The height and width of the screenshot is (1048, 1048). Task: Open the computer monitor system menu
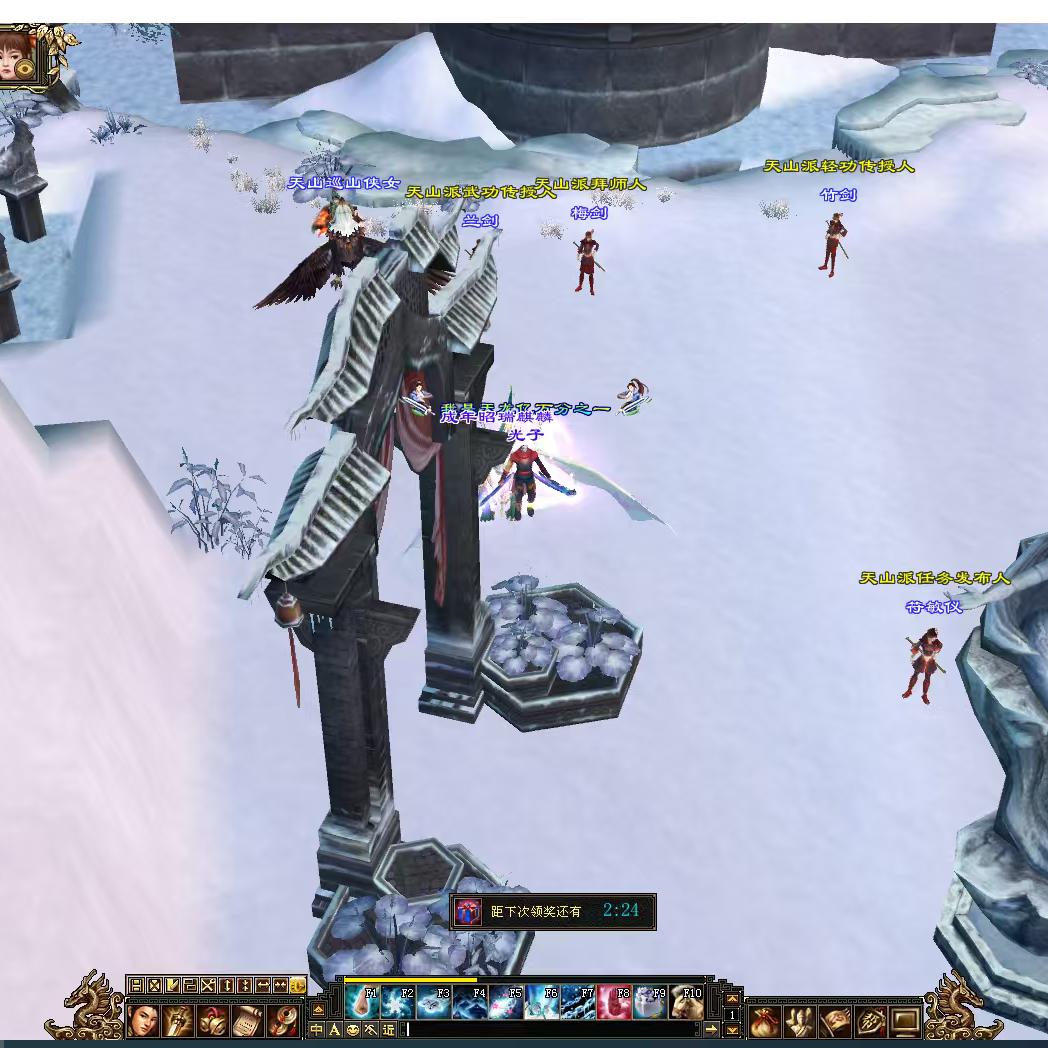point(906,1021)
